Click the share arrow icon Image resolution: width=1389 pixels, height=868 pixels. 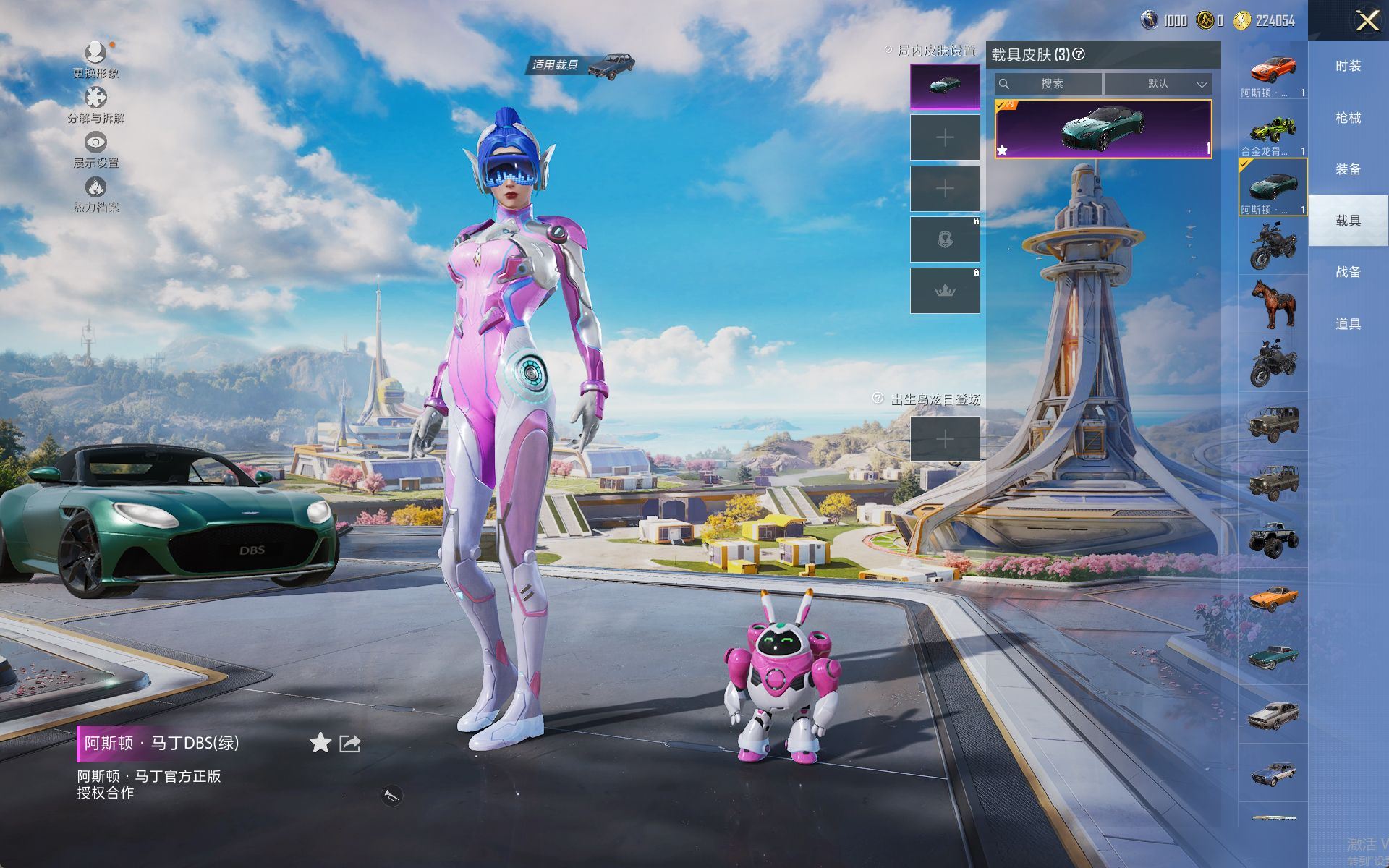pyautogui.click(x=350, y=743)
